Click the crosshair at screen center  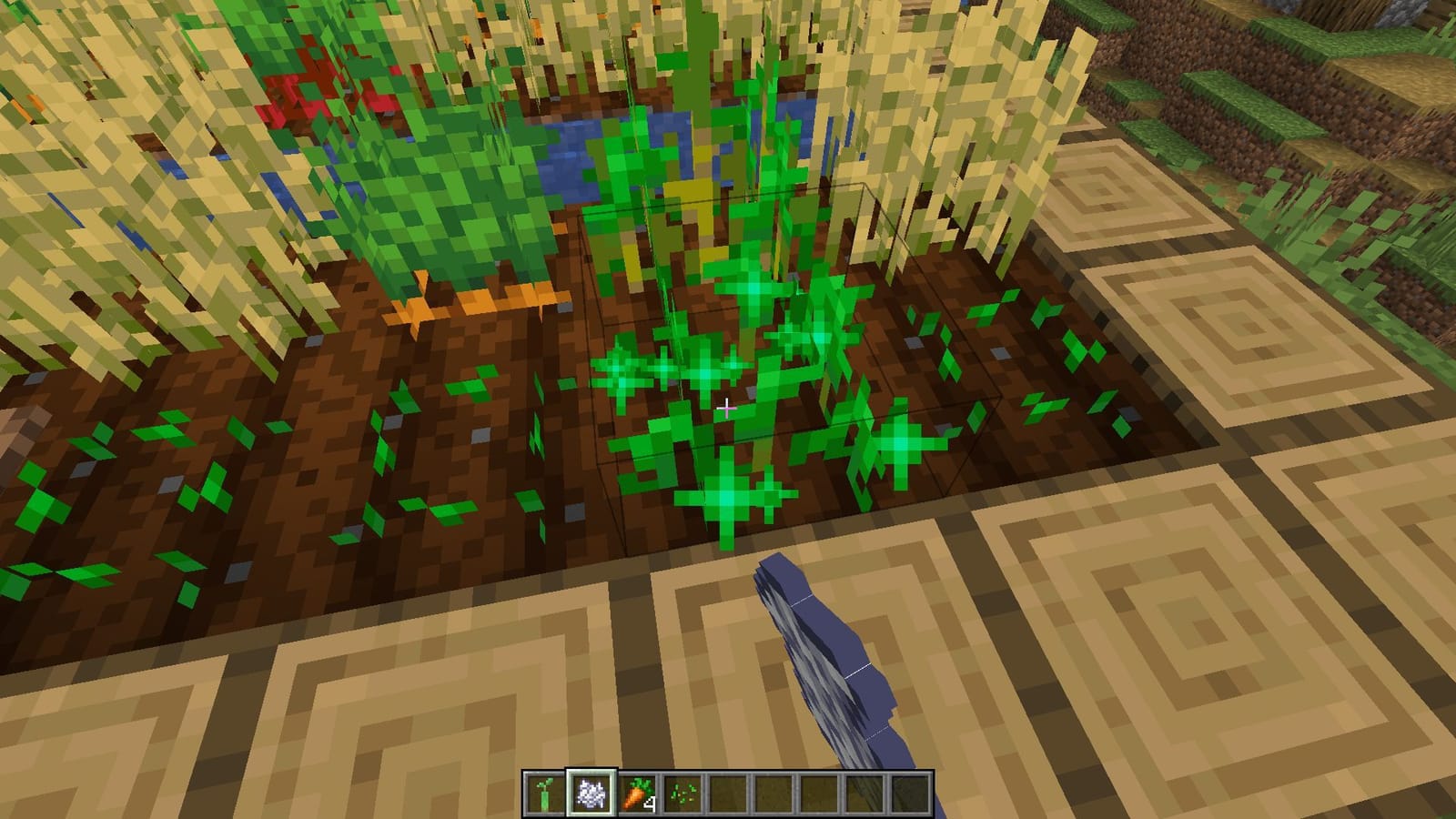[728, 409]
